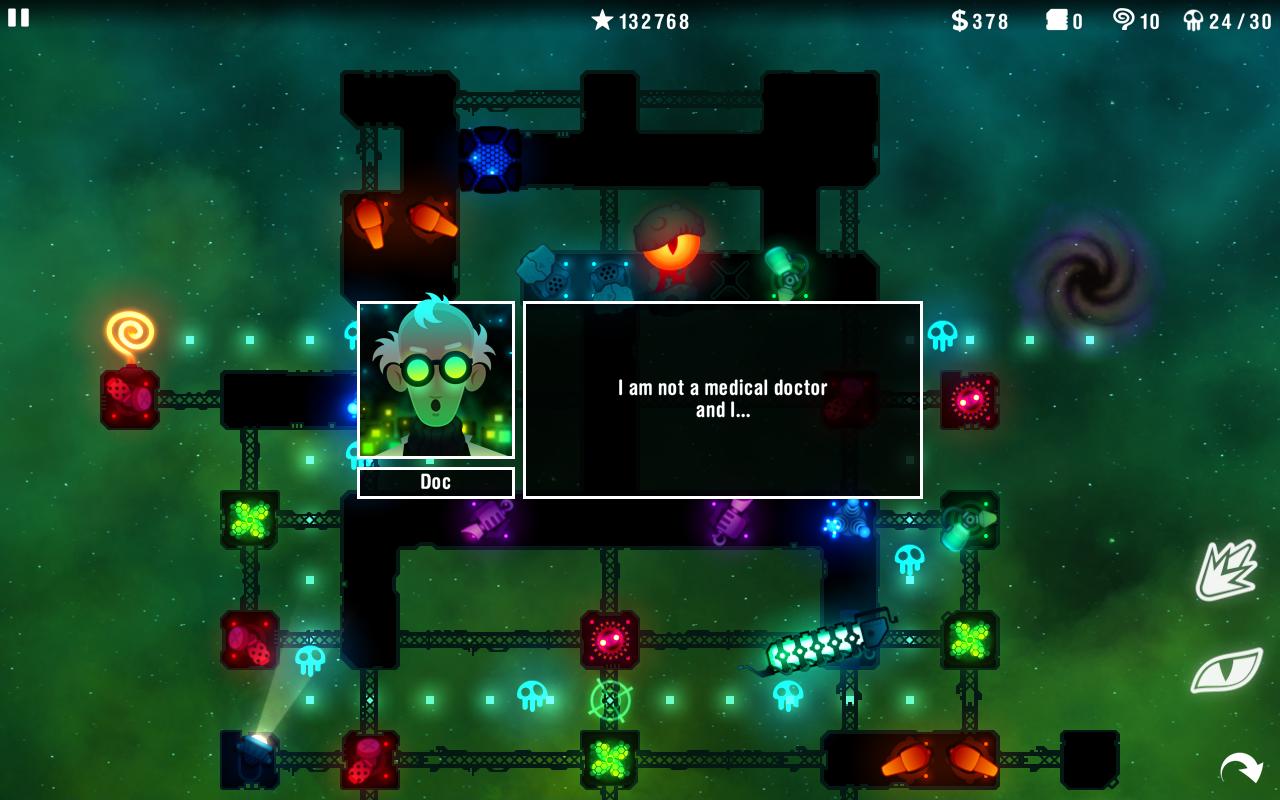Viewport: 1280px width, 800px height.
Task: Click the fast-forward arrow button
Action: click(x=1240, y=768)
